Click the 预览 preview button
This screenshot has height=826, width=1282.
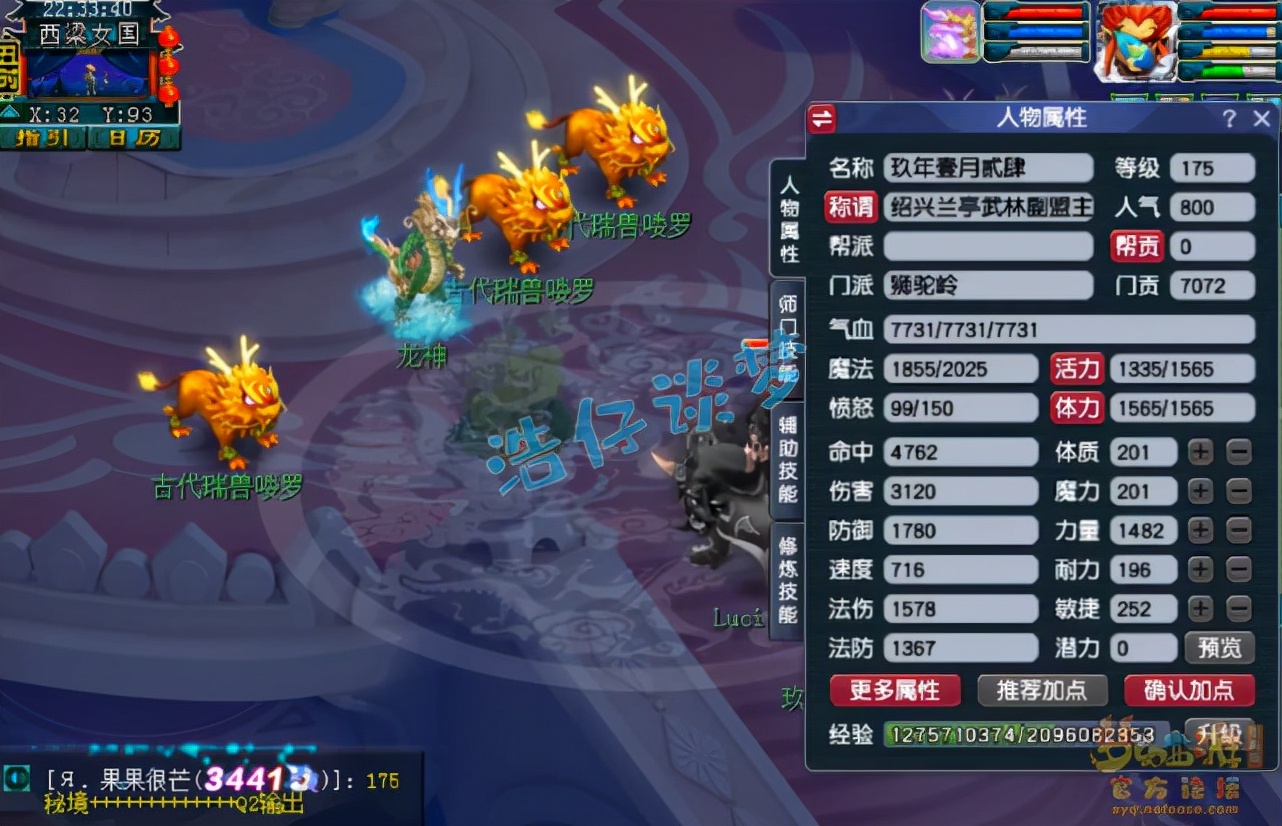[x=1219, y=648]
